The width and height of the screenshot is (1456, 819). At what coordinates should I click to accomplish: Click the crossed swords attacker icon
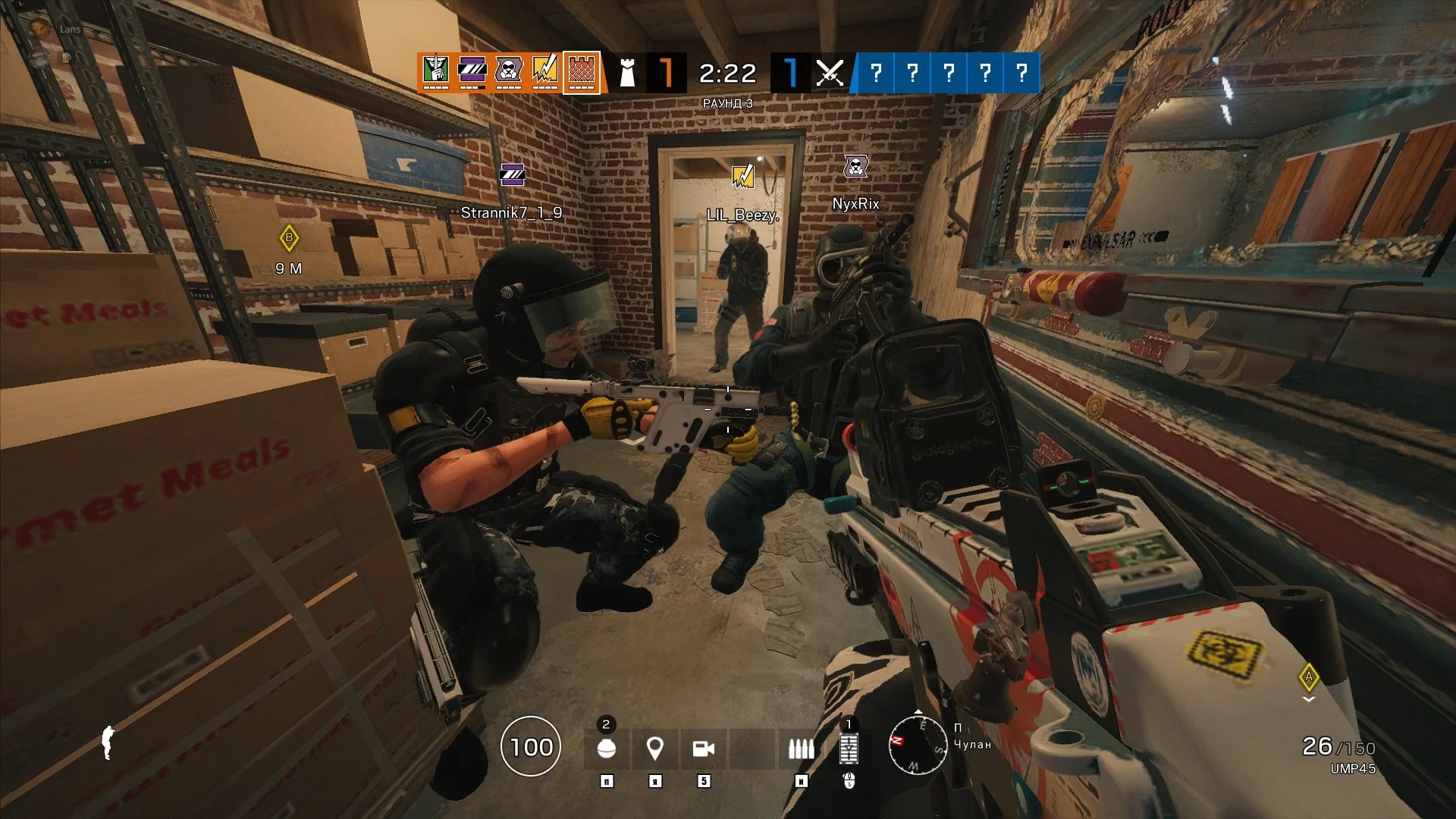pyautogui.click(x=830, y=74)
